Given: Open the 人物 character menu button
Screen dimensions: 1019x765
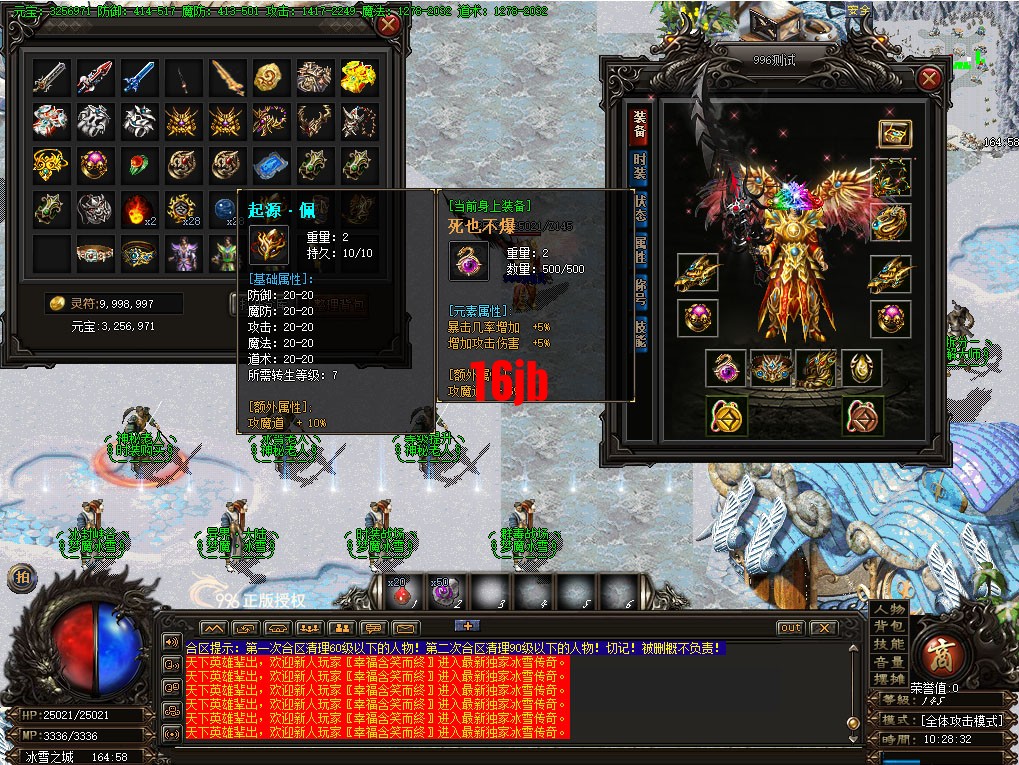Looking at the screenshot, I should [889, 609].
